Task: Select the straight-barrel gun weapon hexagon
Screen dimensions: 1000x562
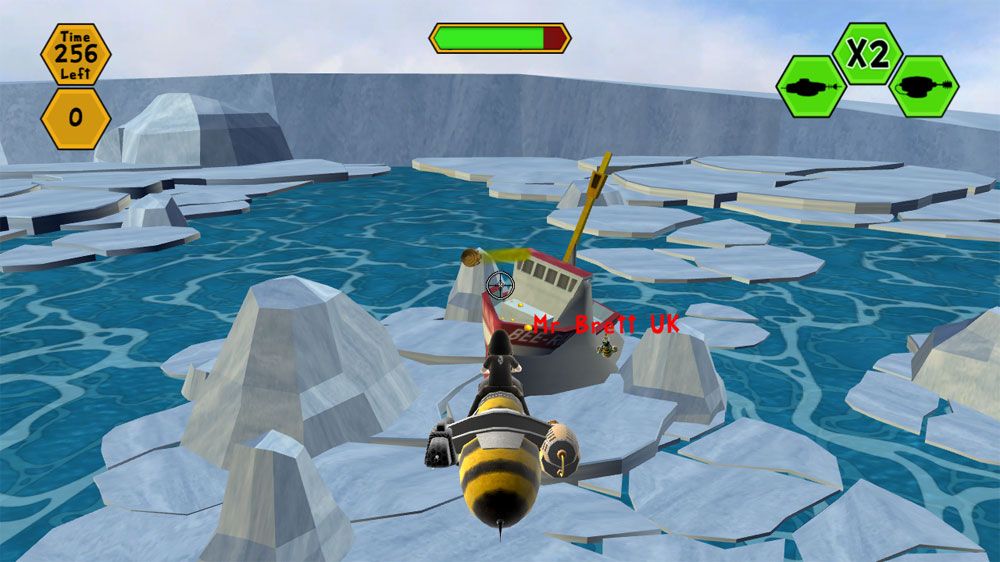Action: tap(811, 86)
